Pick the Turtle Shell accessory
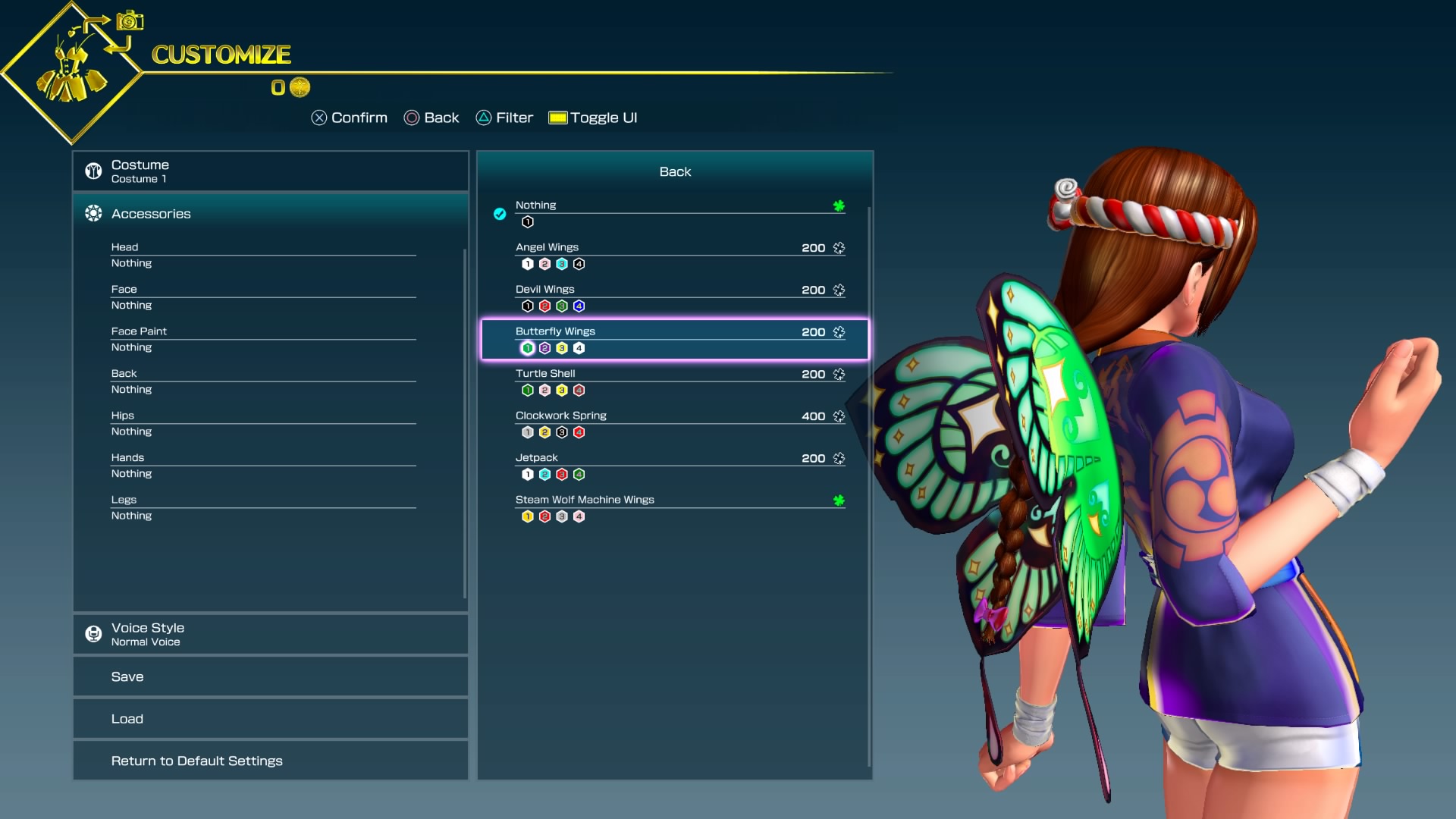The width and height of the screenshot is (1456, 819). coord(675,381)
